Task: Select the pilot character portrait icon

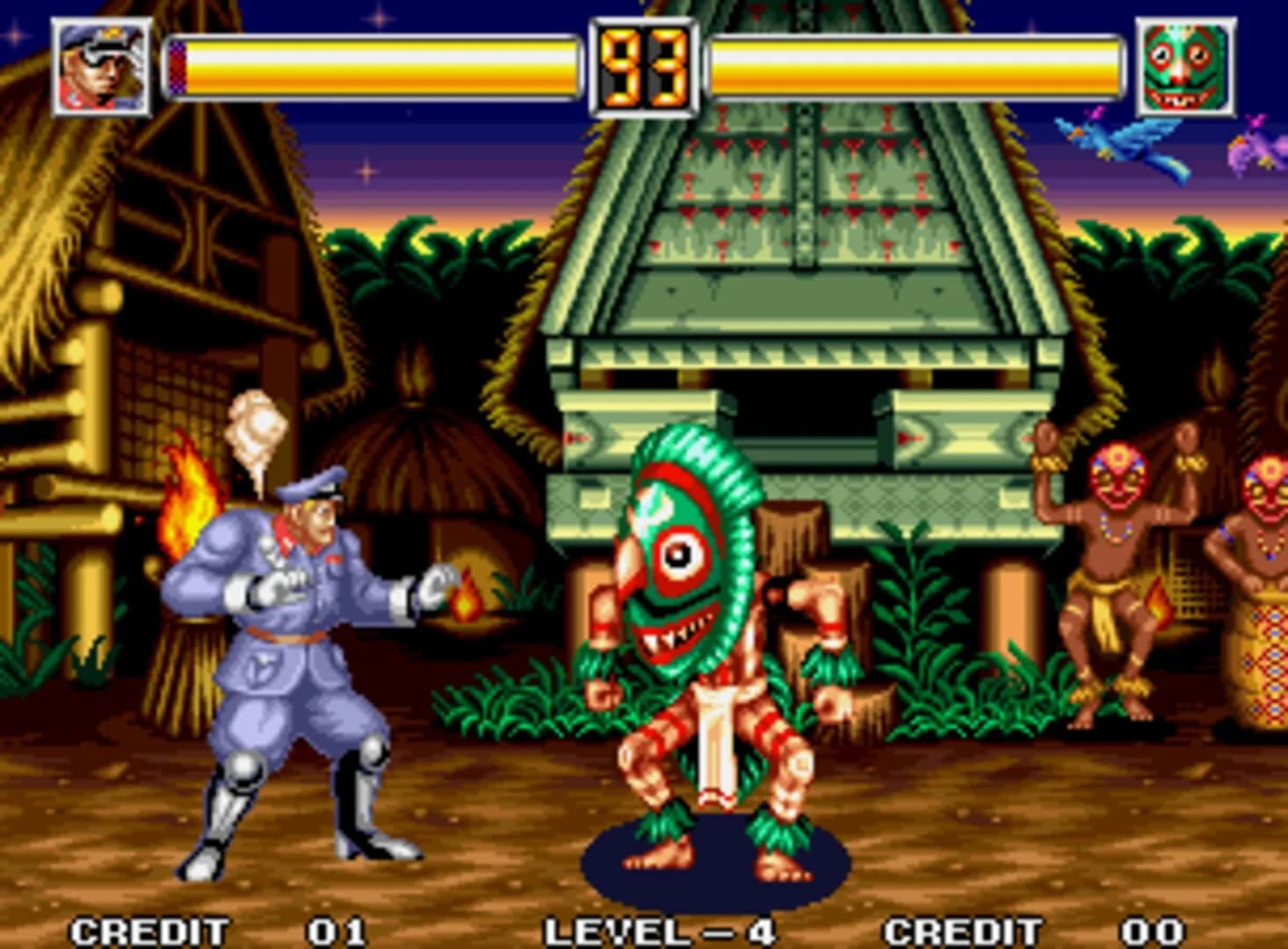Action: click(x=99, y=66)
